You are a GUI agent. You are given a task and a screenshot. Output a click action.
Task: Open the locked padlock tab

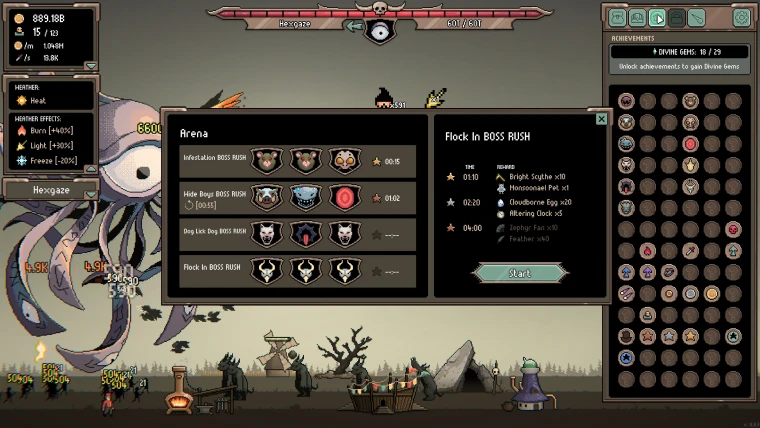tap(677, 17)
